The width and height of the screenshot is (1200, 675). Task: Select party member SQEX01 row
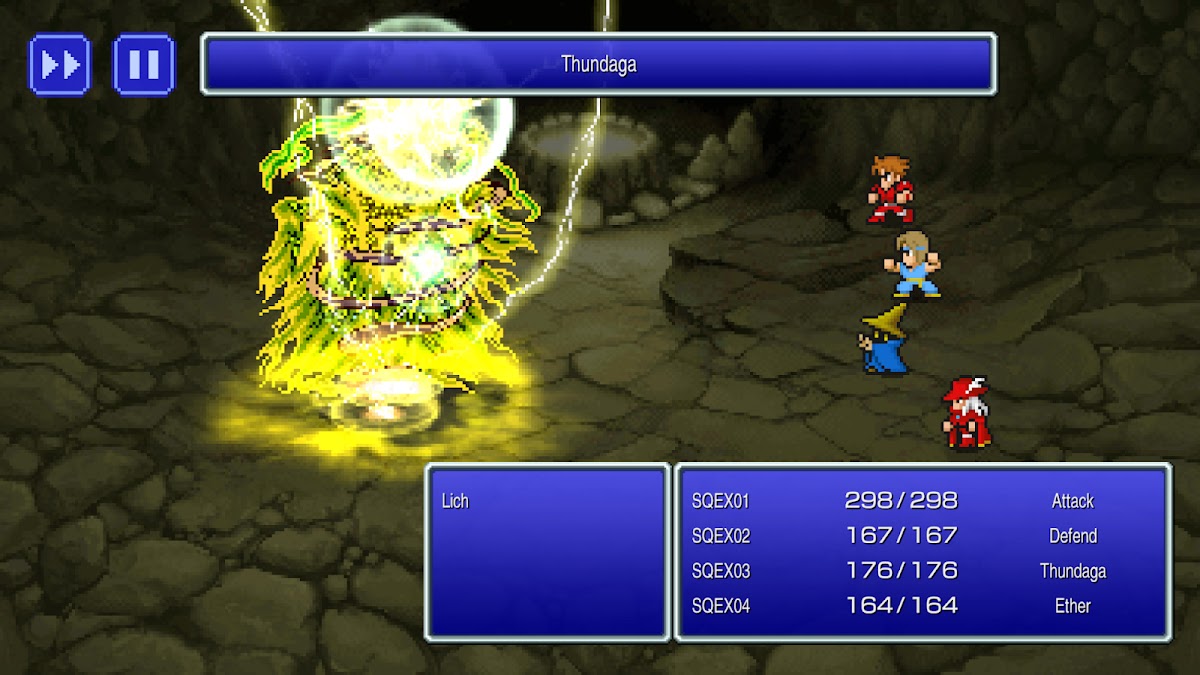[x=721, y=501]
